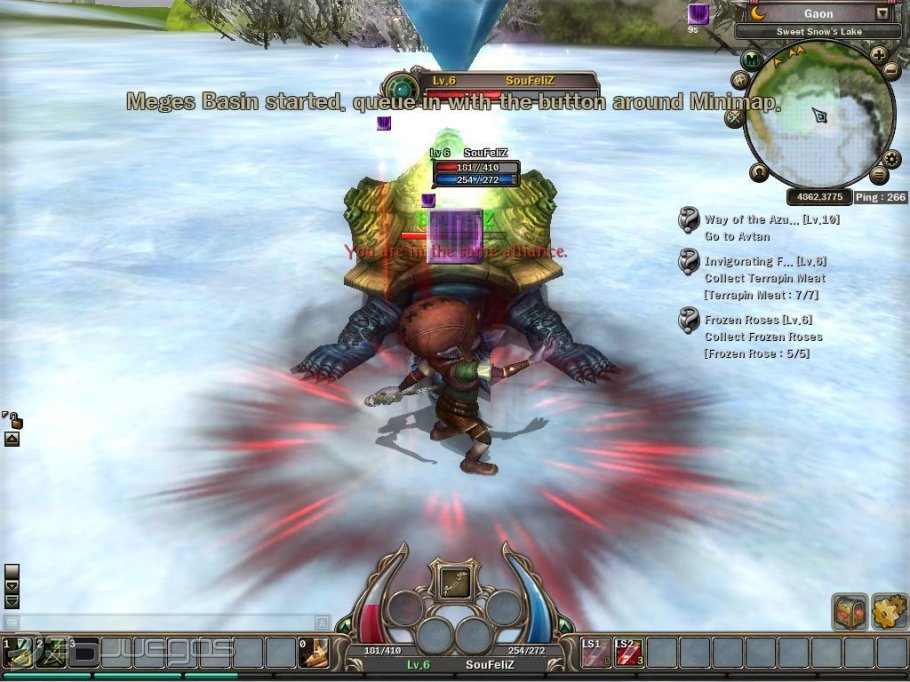
Task: Activate the skill in hotbar slot 2
Action: (x=50, y=652)
